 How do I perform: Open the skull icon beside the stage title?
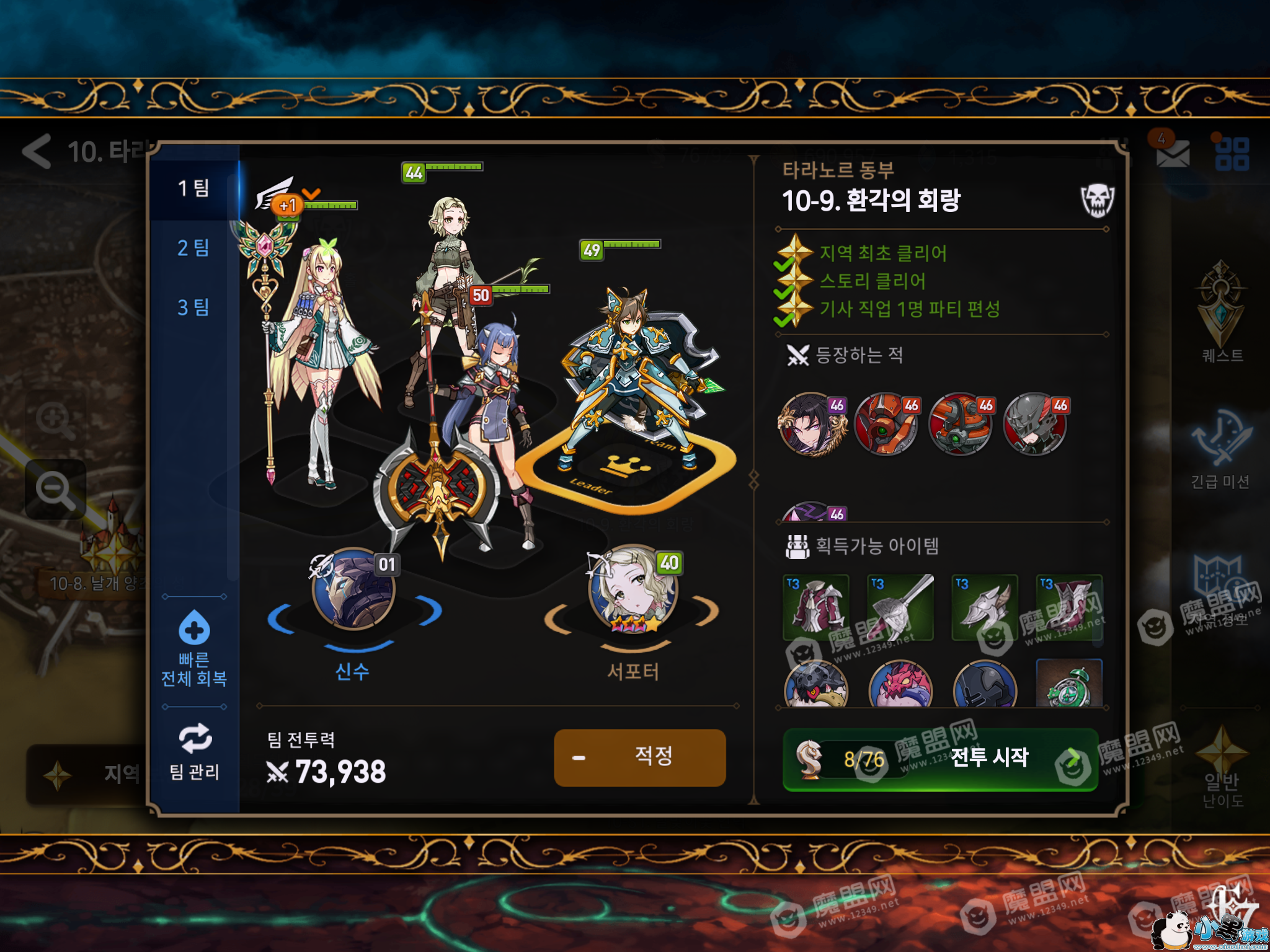pyautogui.click(x=1097, y=200)
